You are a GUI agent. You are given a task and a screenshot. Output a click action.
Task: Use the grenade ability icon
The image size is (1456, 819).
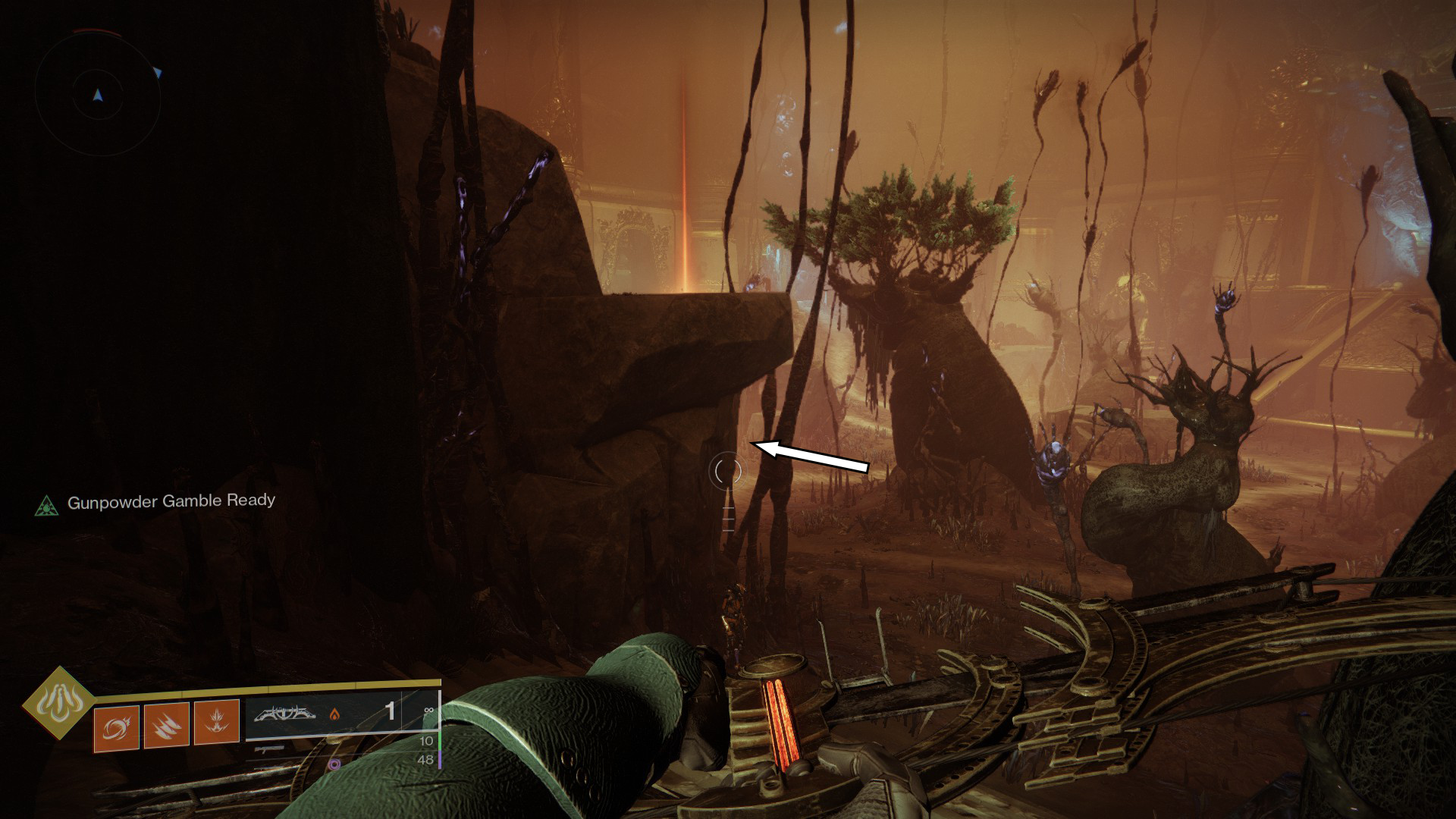[x=116, y=730]
